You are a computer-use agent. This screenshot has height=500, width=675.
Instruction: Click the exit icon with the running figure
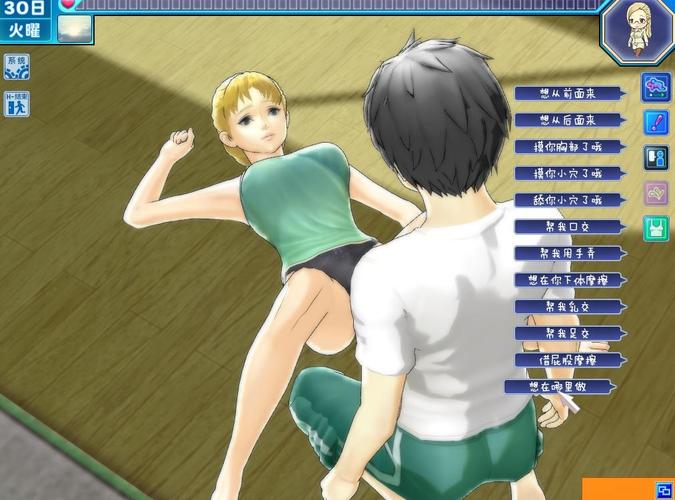(16, 103)
